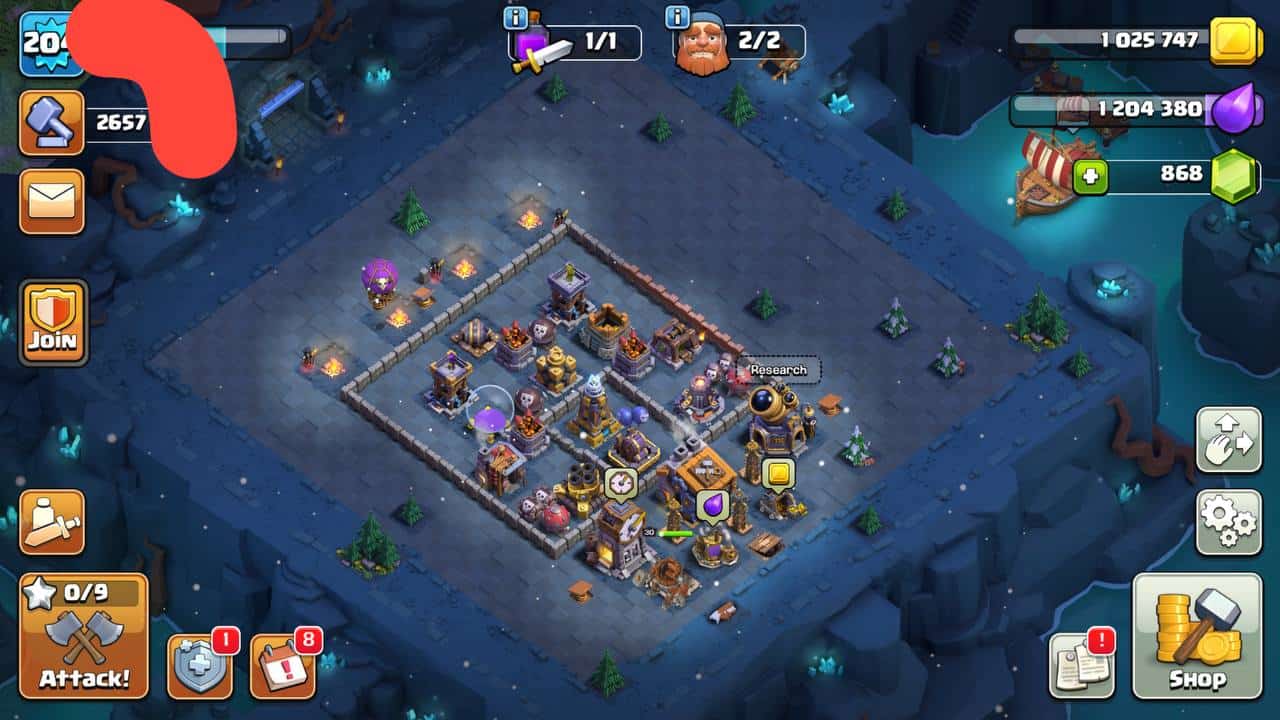Show builder info above bearded builder
Viewport: 1280px width, 720px height.
(678, 18)
